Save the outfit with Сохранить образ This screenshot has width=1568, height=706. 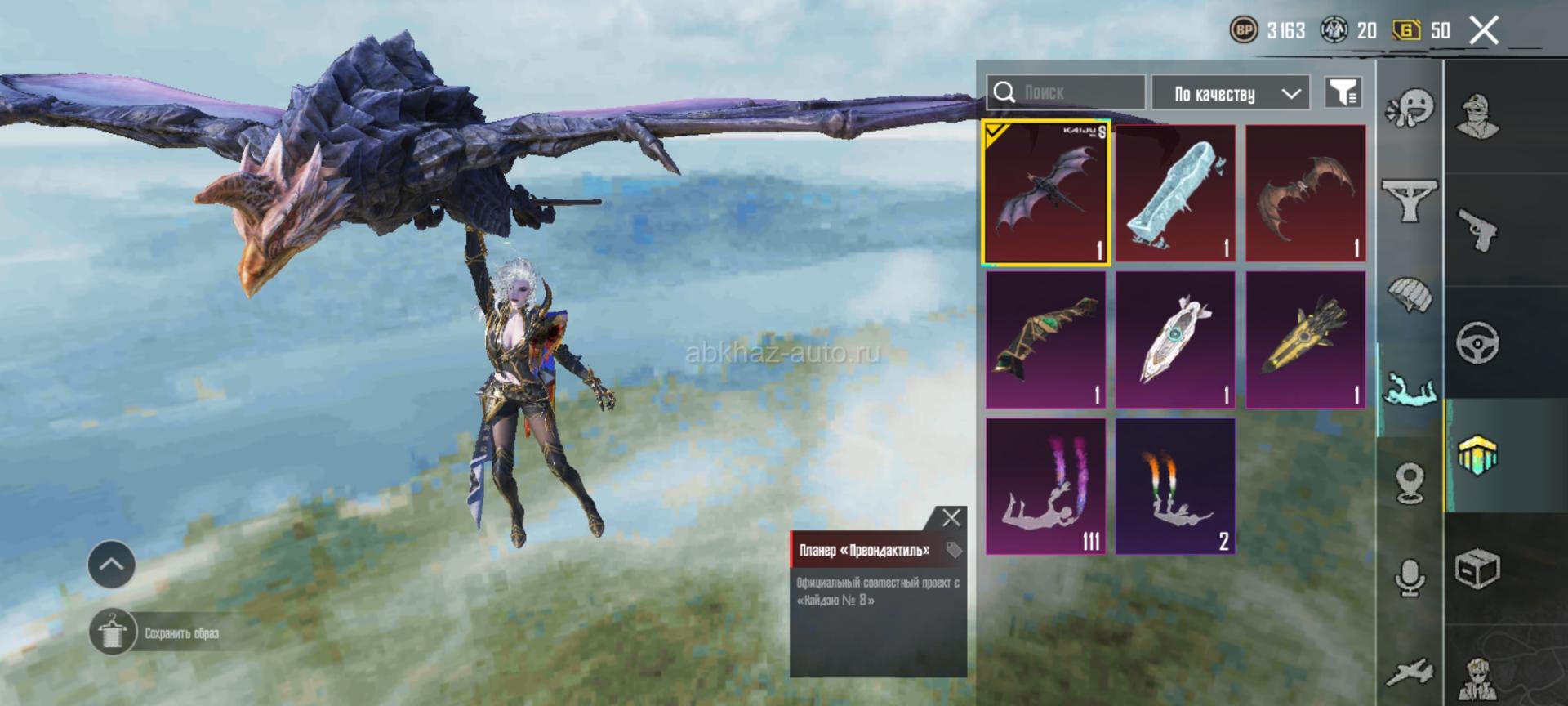pyautogui.click(x=113, y=632)
